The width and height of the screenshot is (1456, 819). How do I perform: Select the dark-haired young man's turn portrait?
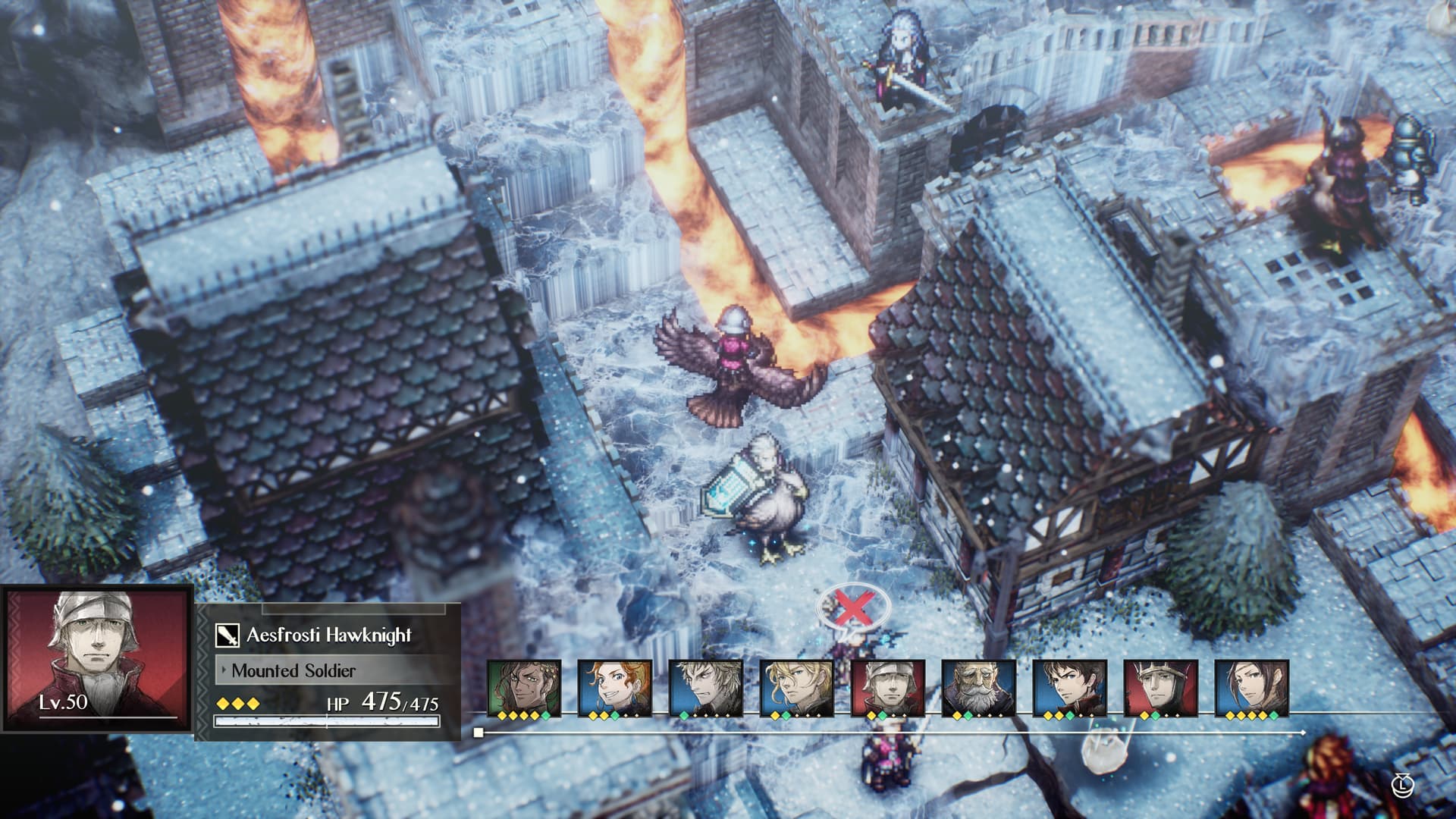1069,687
